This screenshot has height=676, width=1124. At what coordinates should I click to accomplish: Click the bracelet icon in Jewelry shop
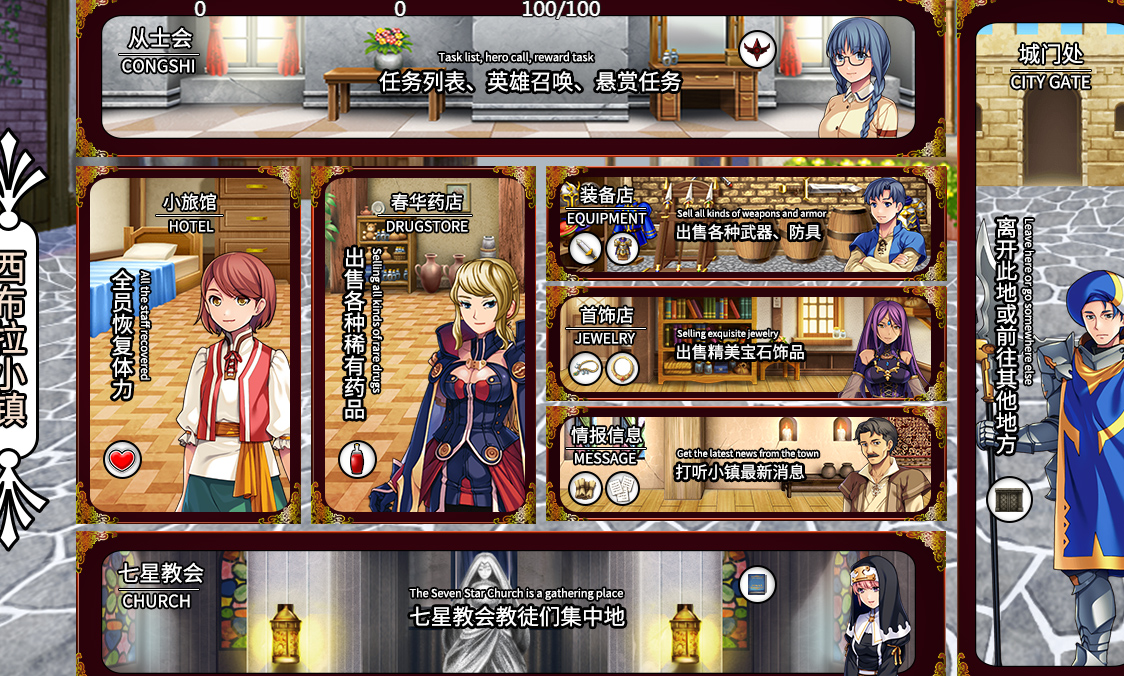coord(586,368)
